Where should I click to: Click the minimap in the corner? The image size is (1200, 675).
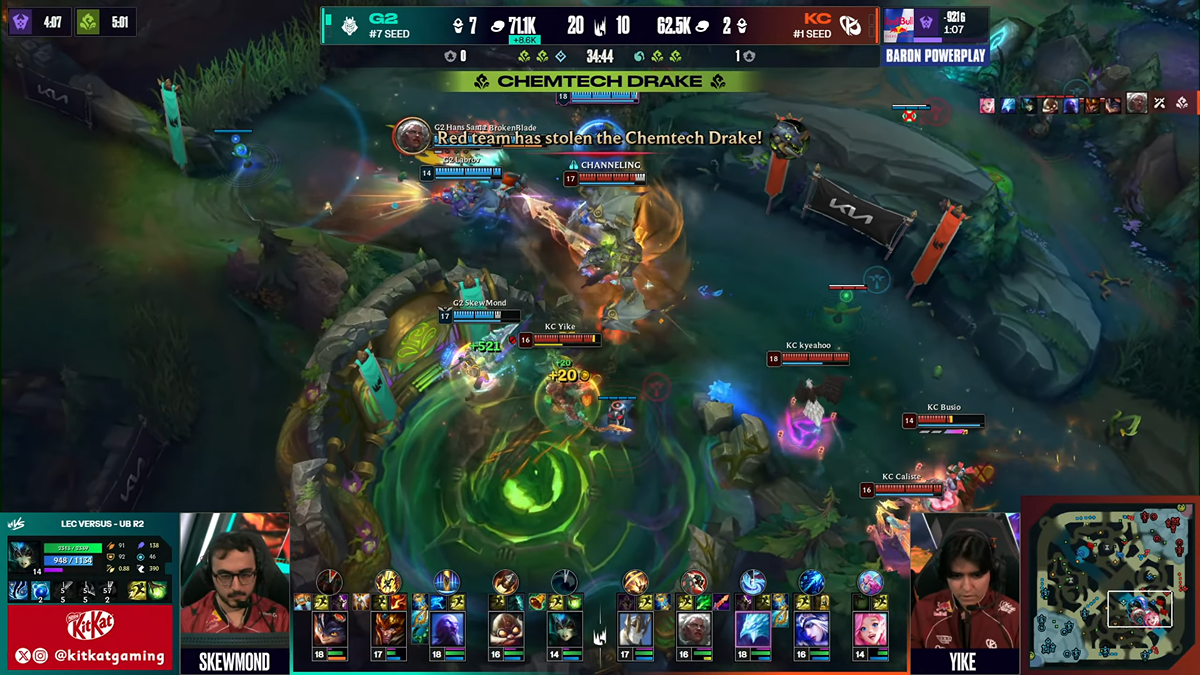1110,584
